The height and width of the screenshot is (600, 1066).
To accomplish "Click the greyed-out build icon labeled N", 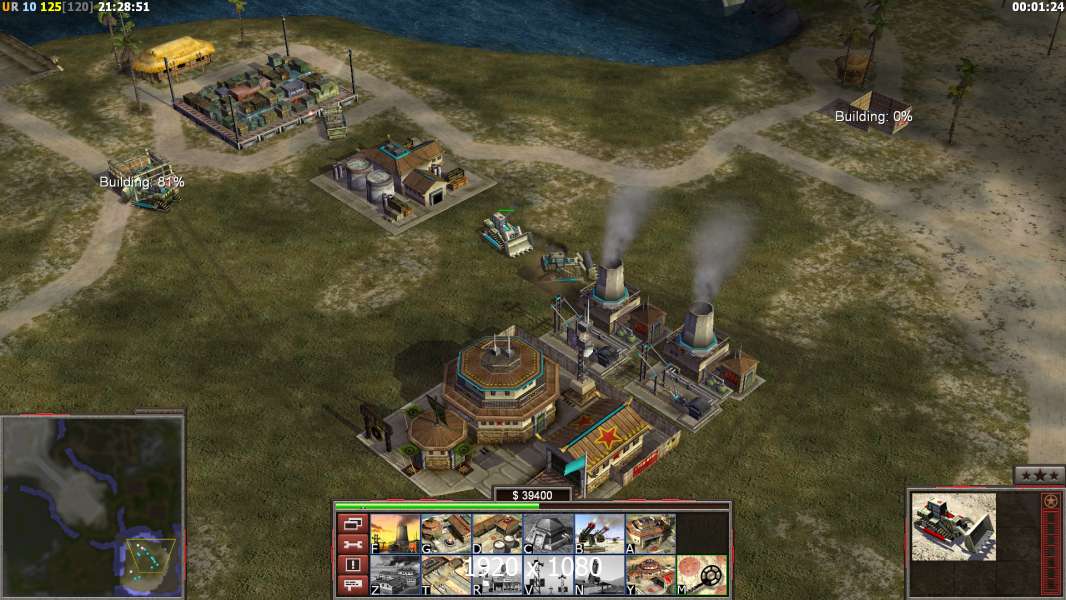I will 599,575.
